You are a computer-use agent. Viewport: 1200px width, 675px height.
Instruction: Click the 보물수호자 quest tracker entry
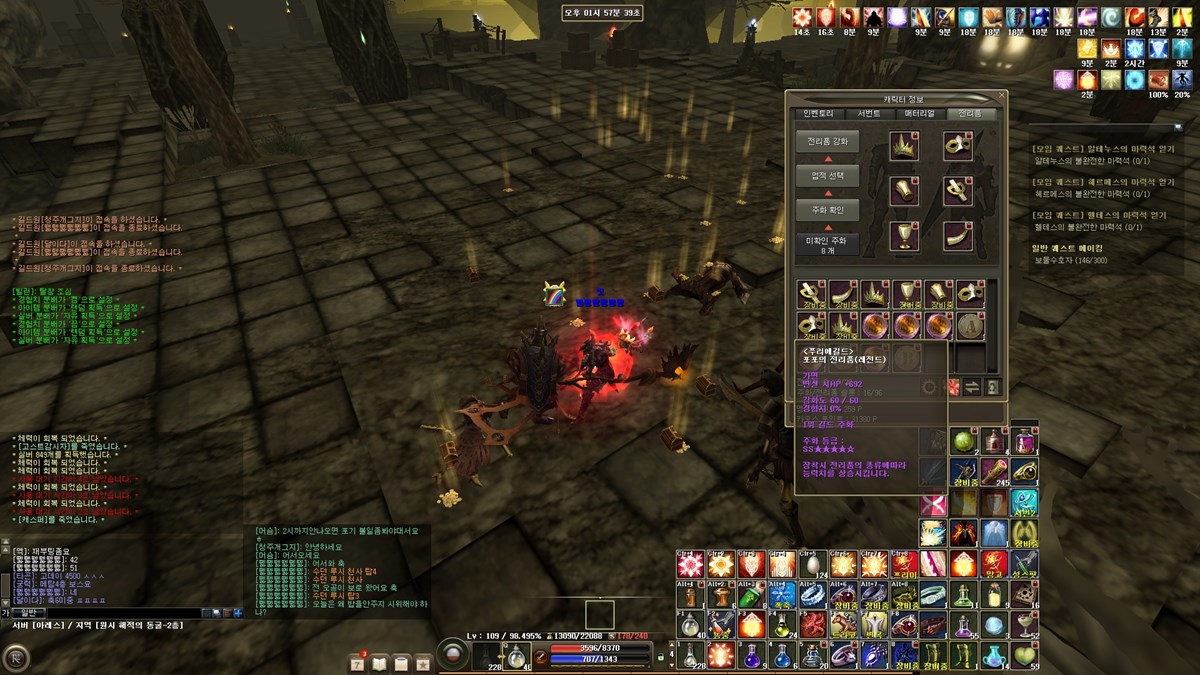tap(1068, 260)
